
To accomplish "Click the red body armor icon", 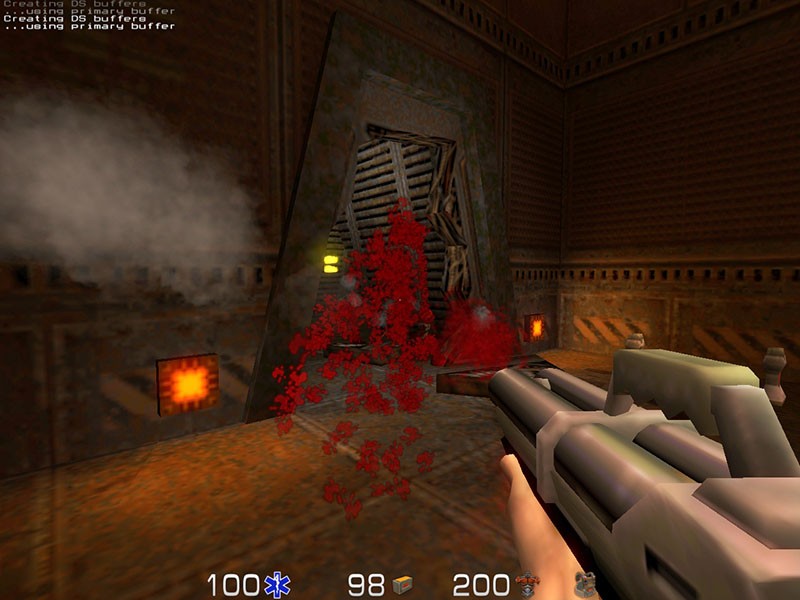I will coord(527,585).
